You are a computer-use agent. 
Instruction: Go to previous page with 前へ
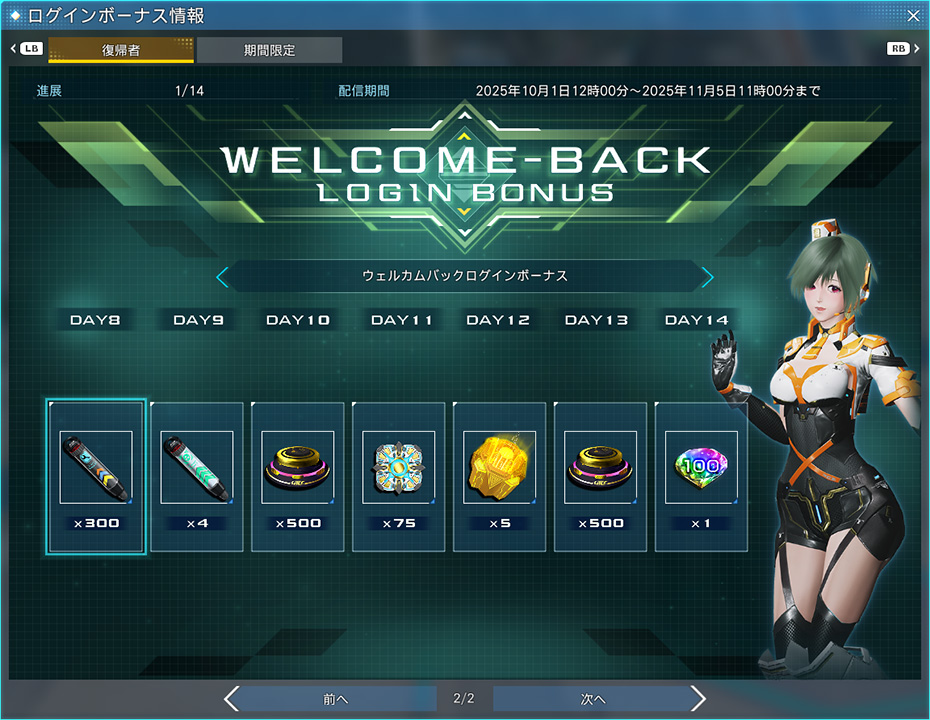coord(333,698)
